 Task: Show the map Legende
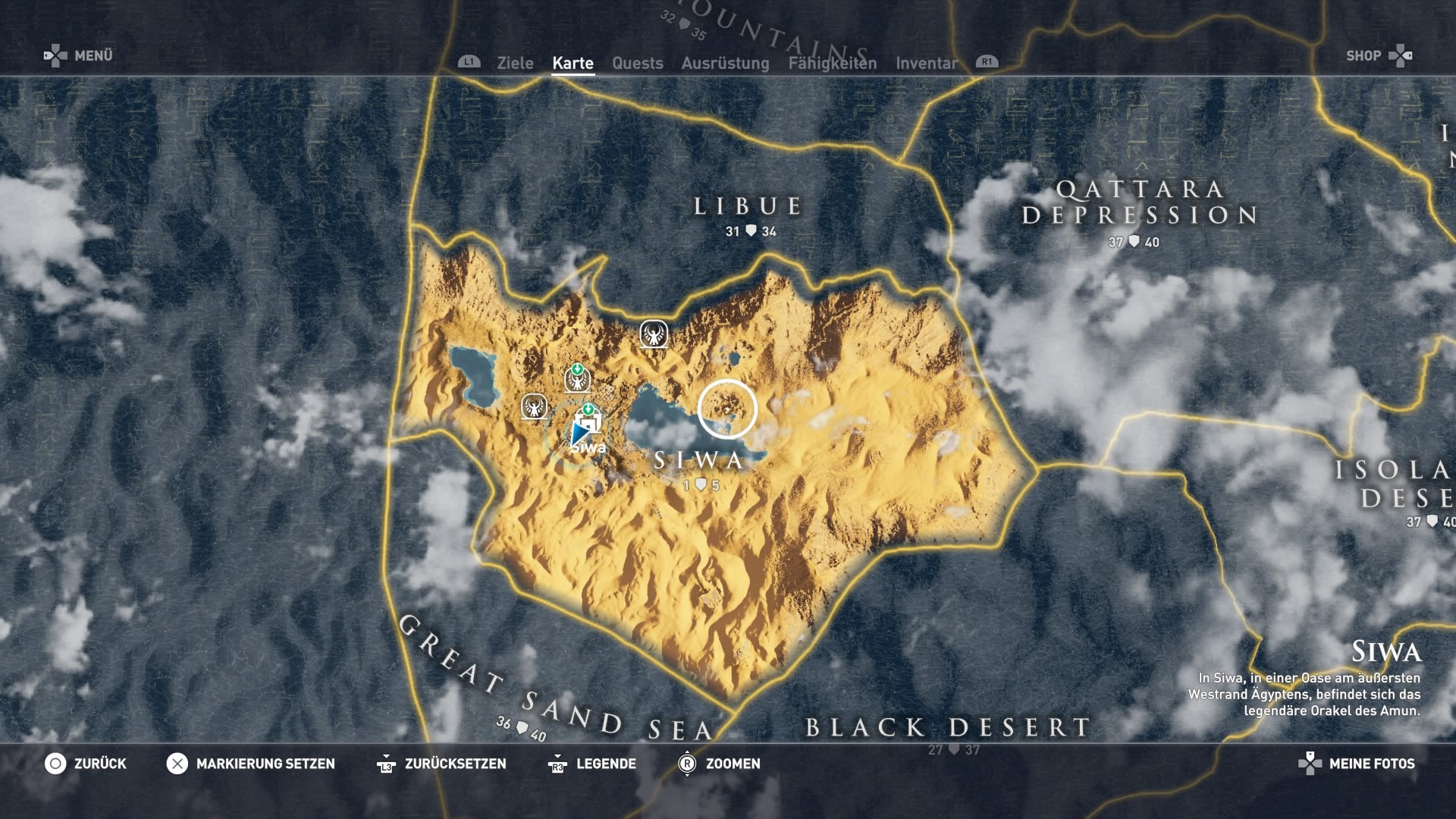[592, 764]
